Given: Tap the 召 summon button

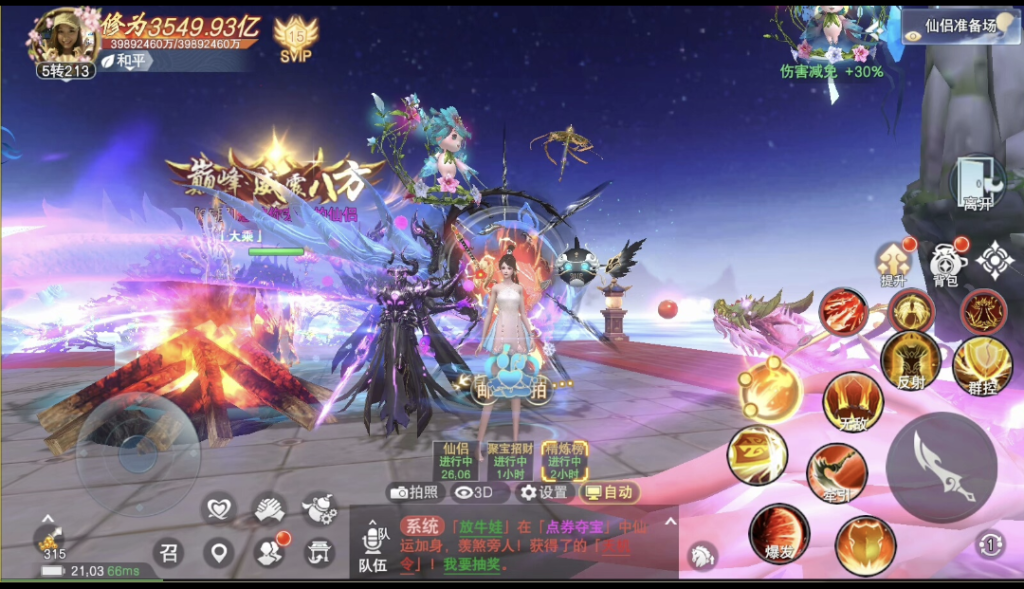Looking at the screenshot, I should (x=168, y=551).
